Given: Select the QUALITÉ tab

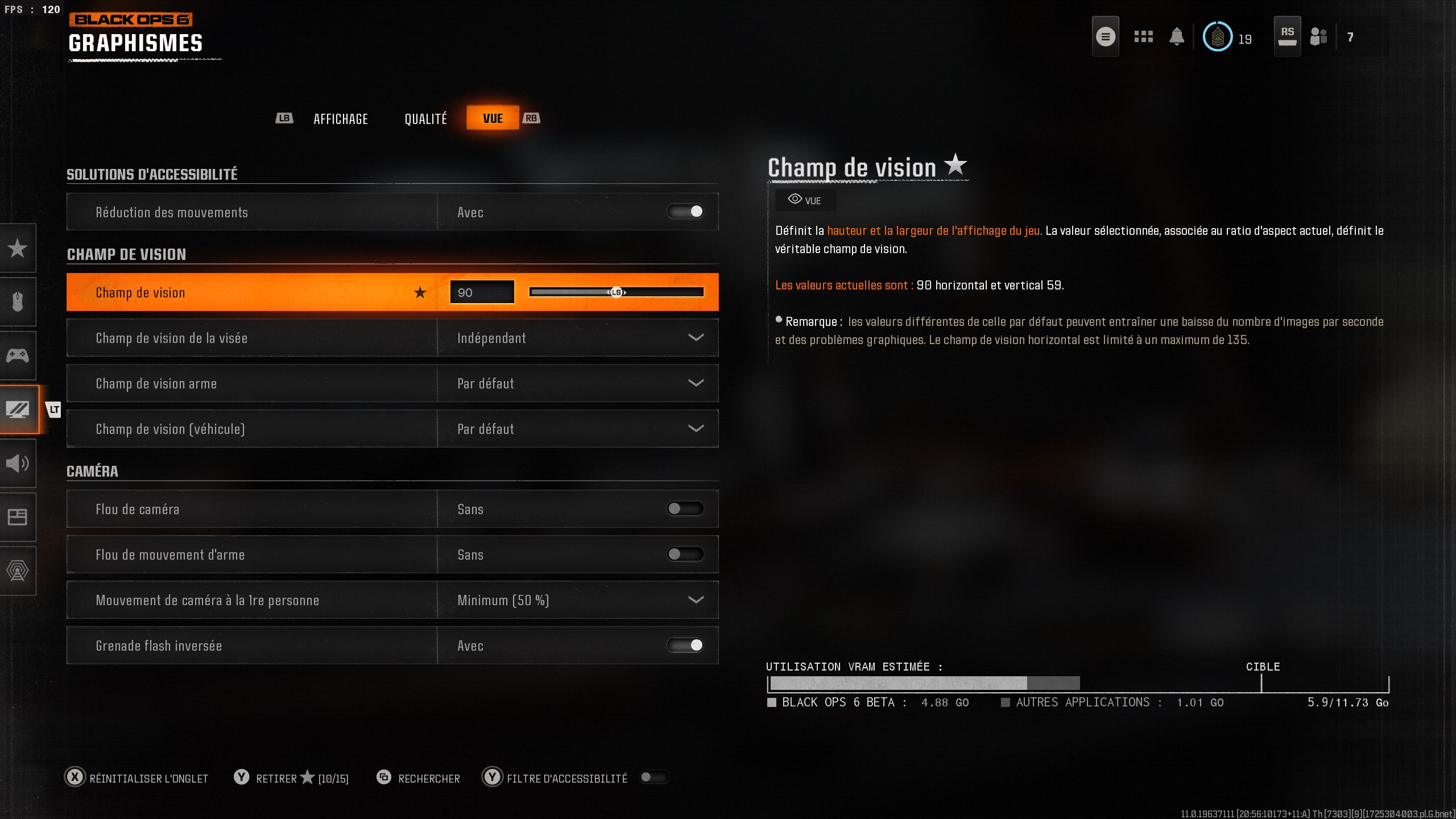Looking at the screenshot, I should click(425, 118).
